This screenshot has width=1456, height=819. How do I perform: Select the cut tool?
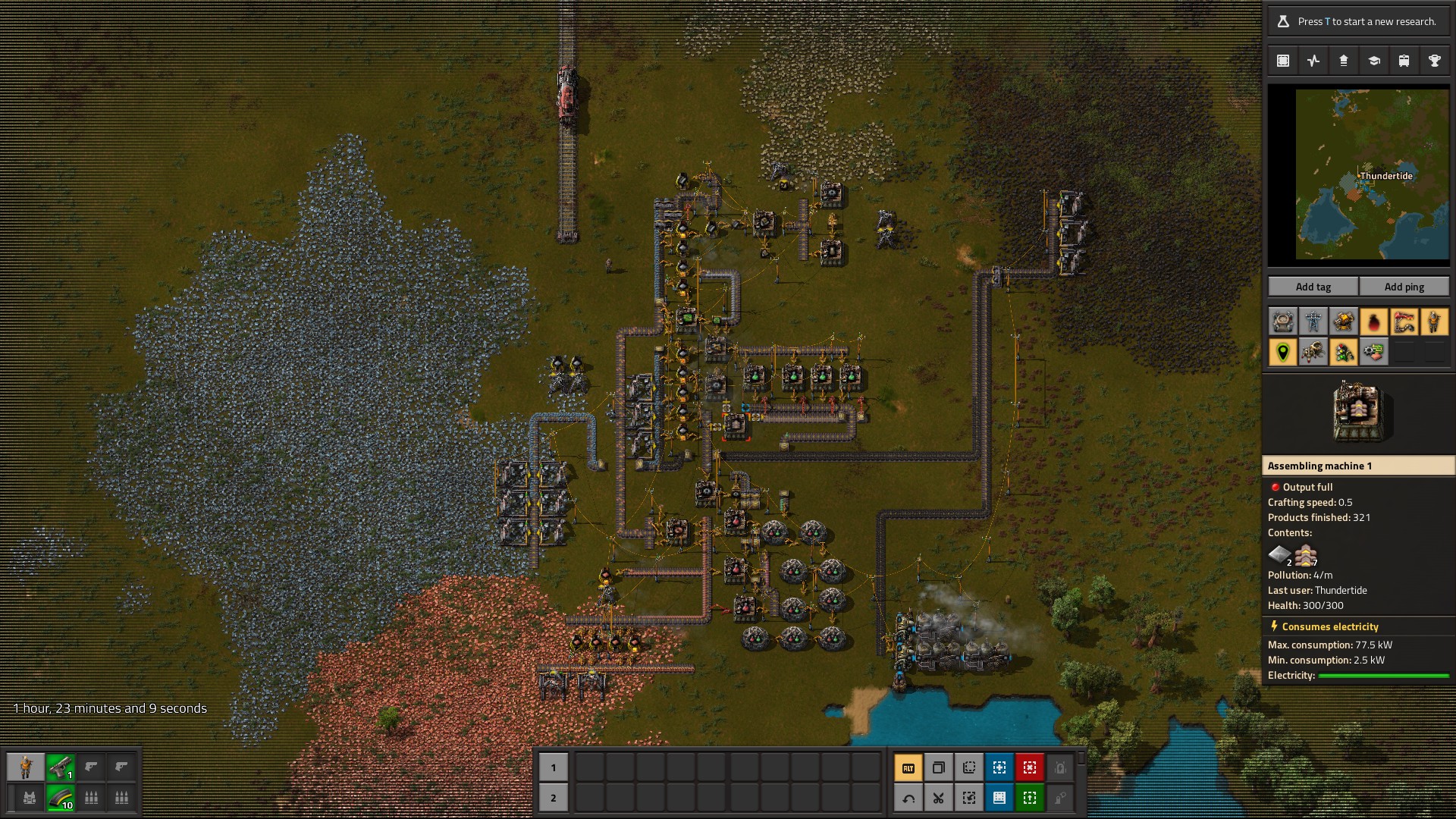coord(938,798)
